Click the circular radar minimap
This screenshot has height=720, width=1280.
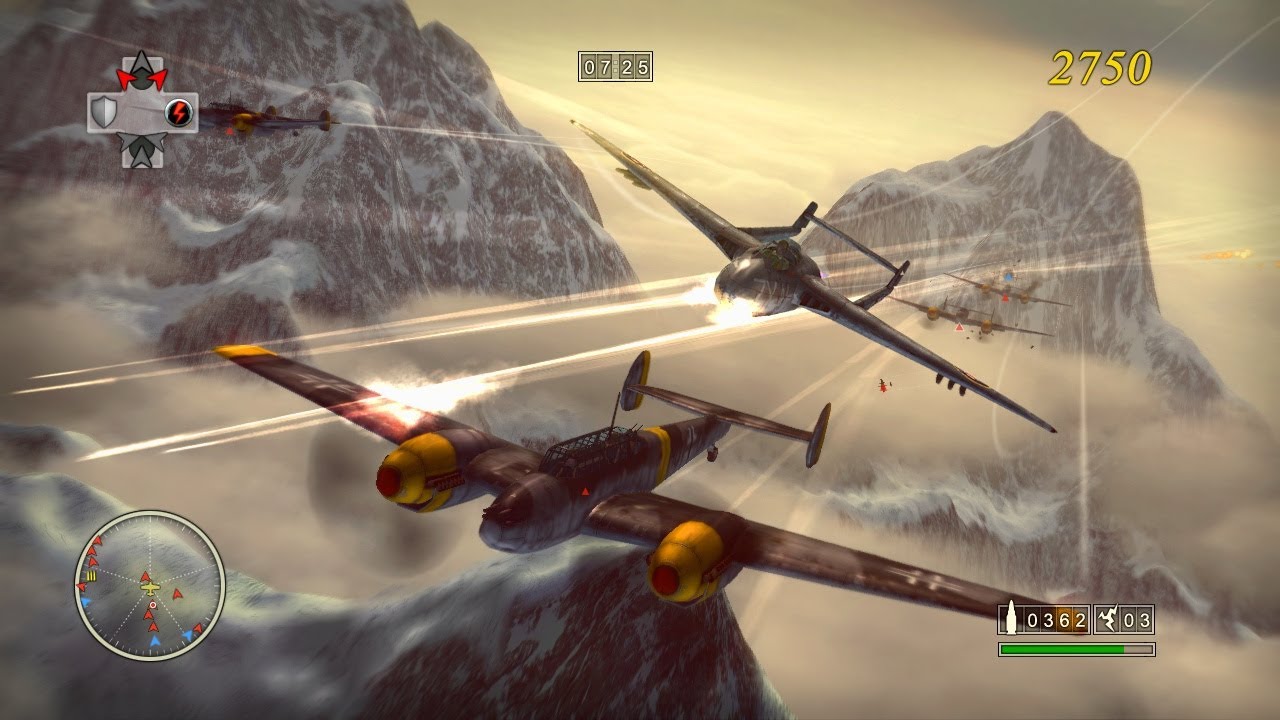150,586
